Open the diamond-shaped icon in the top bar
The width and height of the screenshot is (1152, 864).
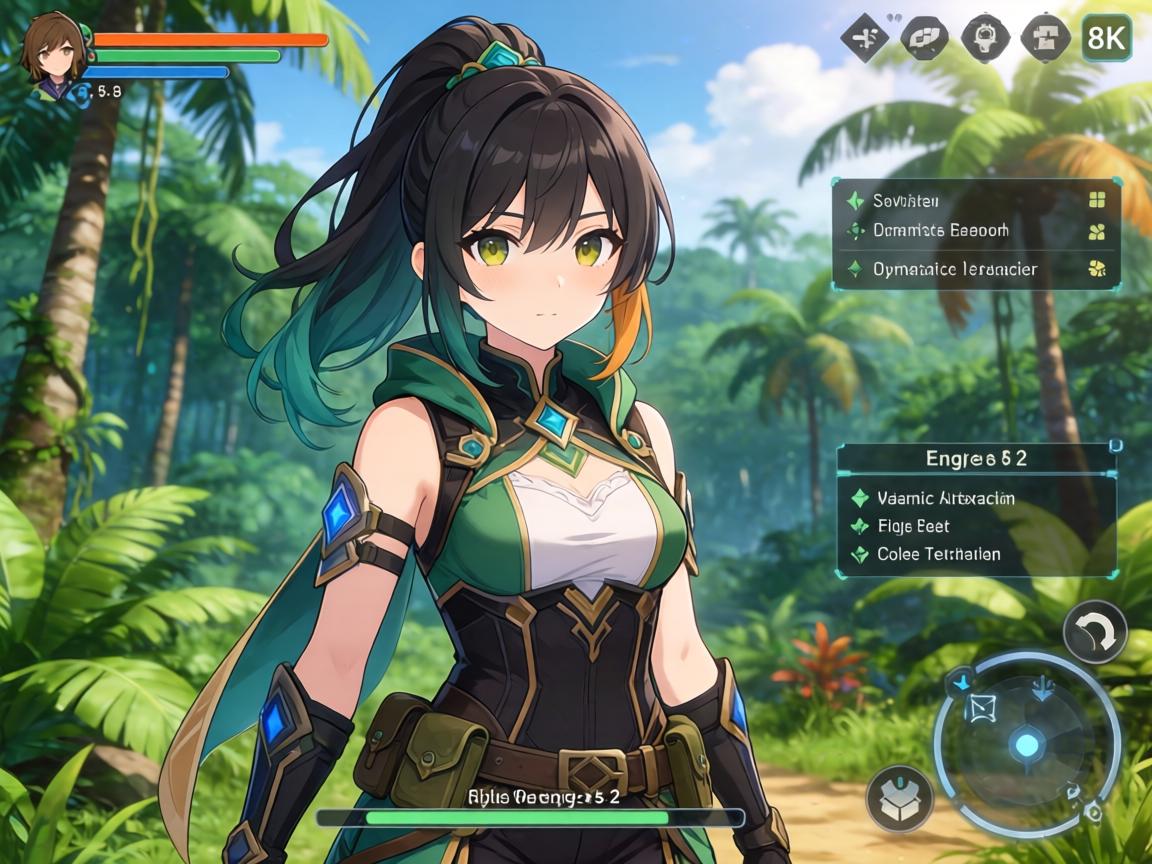(865, 38)
